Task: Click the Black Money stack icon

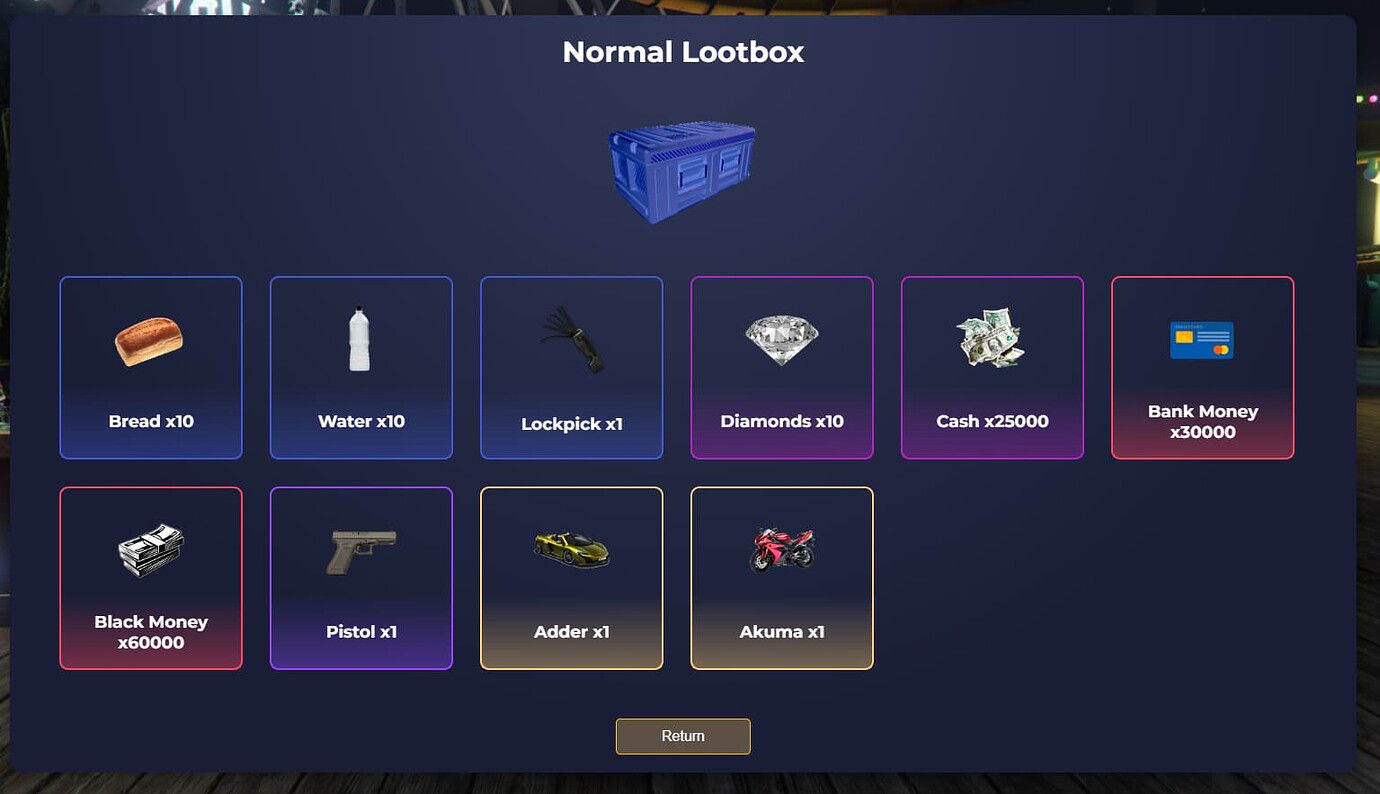Action: click(x=150, y=548)
